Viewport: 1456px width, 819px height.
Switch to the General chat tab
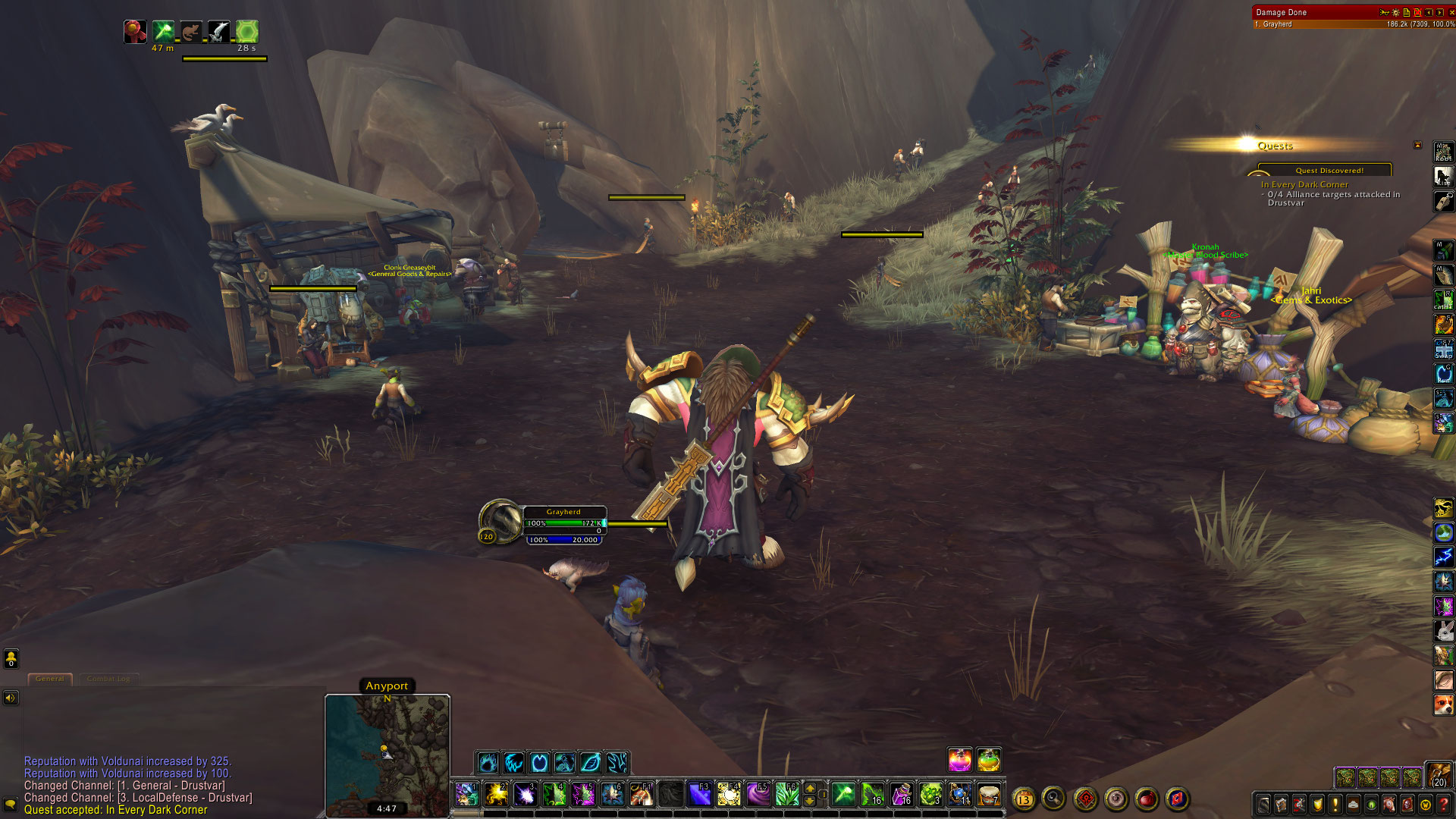tap(50, 679)
